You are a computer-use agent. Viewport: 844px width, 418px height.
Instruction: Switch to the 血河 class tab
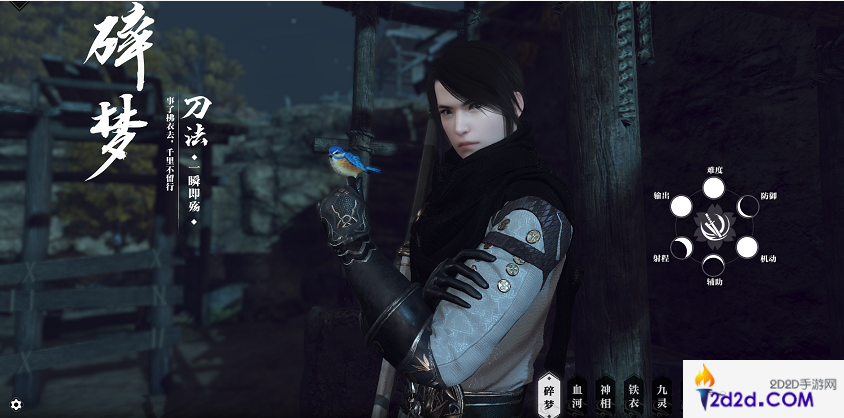576,394
